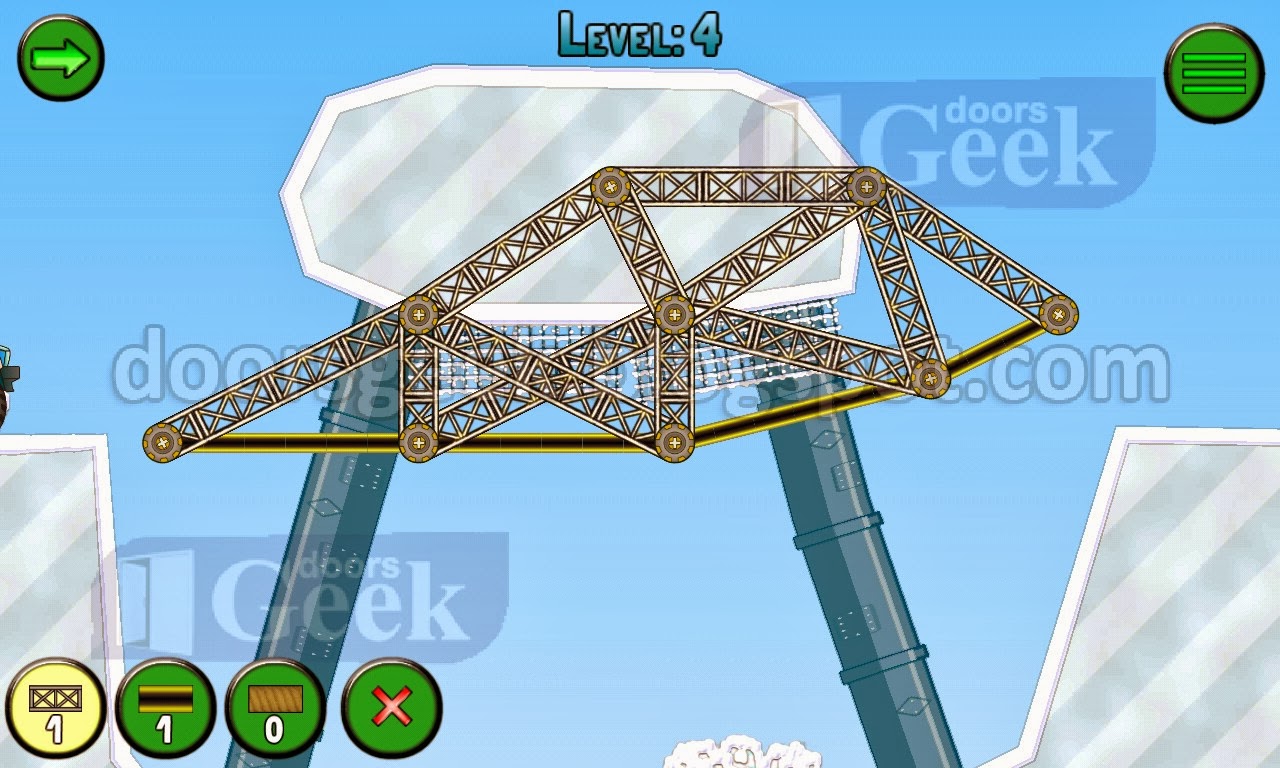Click the character on the left edge
Screen dimensions: 1280x768
coord(8,375)
